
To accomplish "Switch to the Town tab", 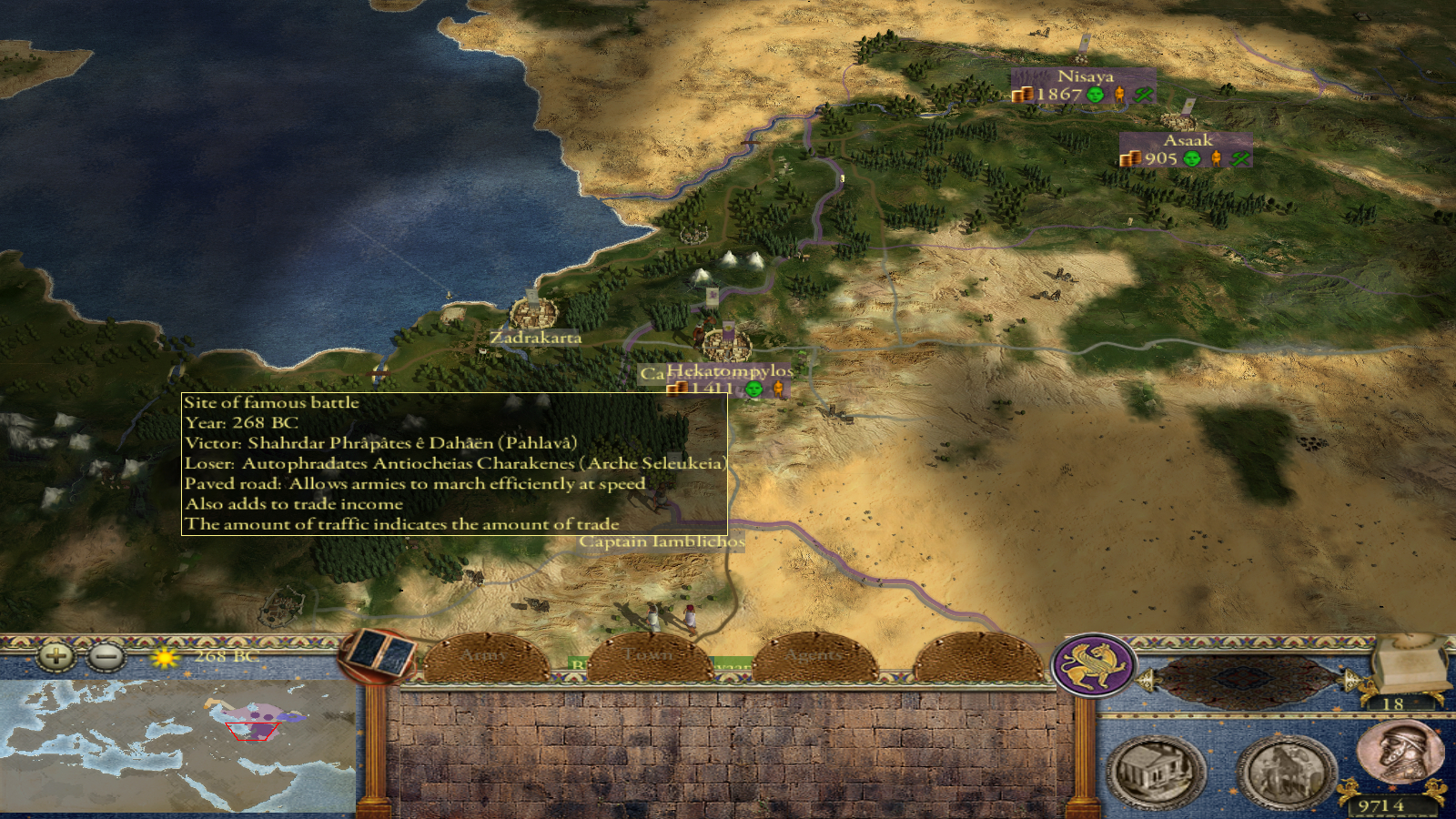I will pos(650,658).
